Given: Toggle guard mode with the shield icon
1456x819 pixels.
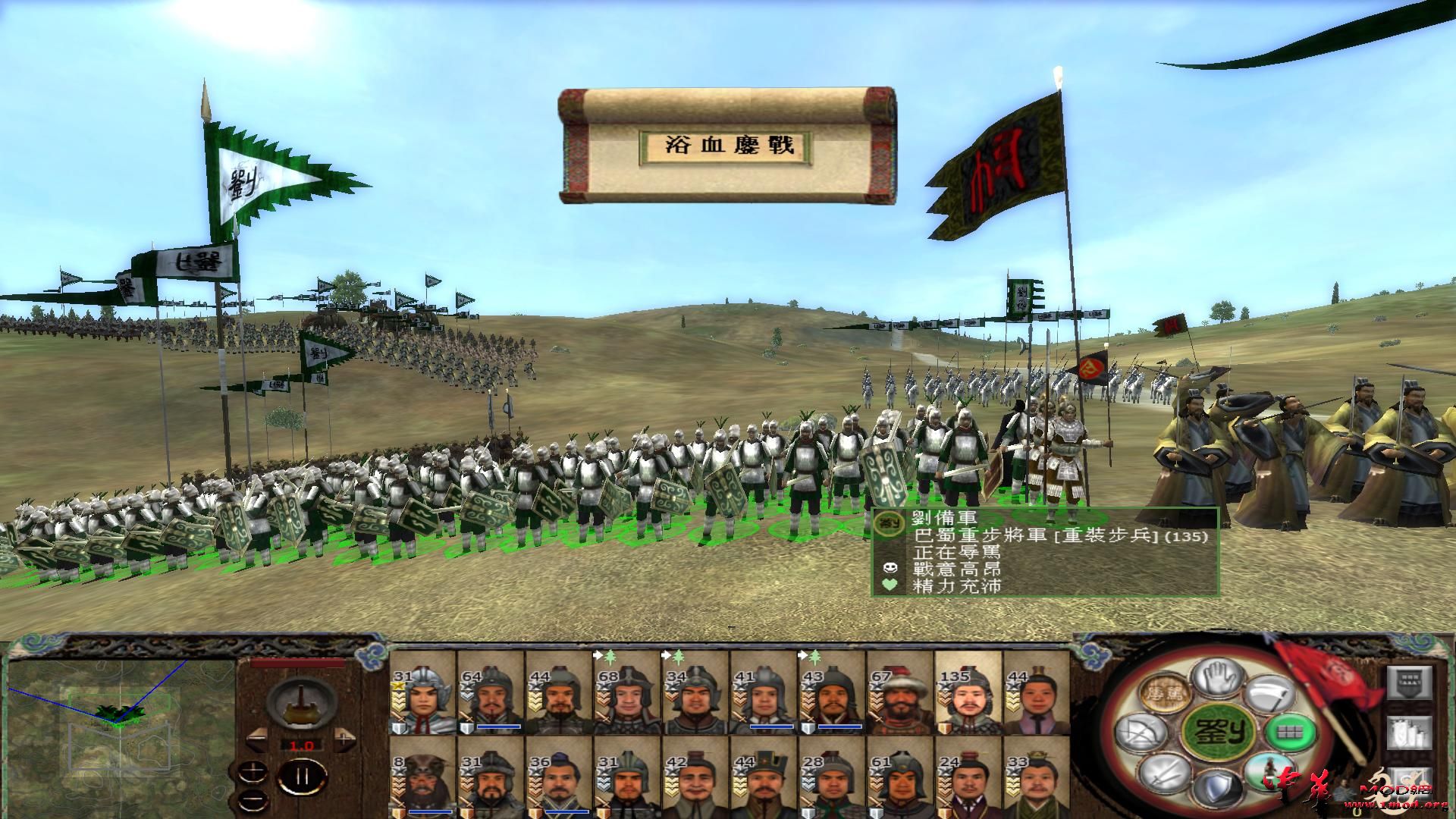Looking at the screenshot, I should point(1218,788).
